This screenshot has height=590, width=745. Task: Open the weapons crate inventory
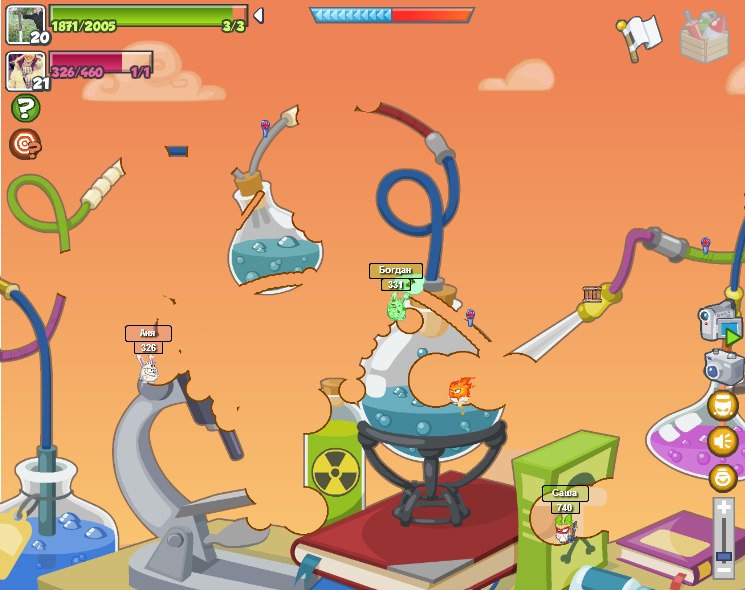click(x=704, y=37)
